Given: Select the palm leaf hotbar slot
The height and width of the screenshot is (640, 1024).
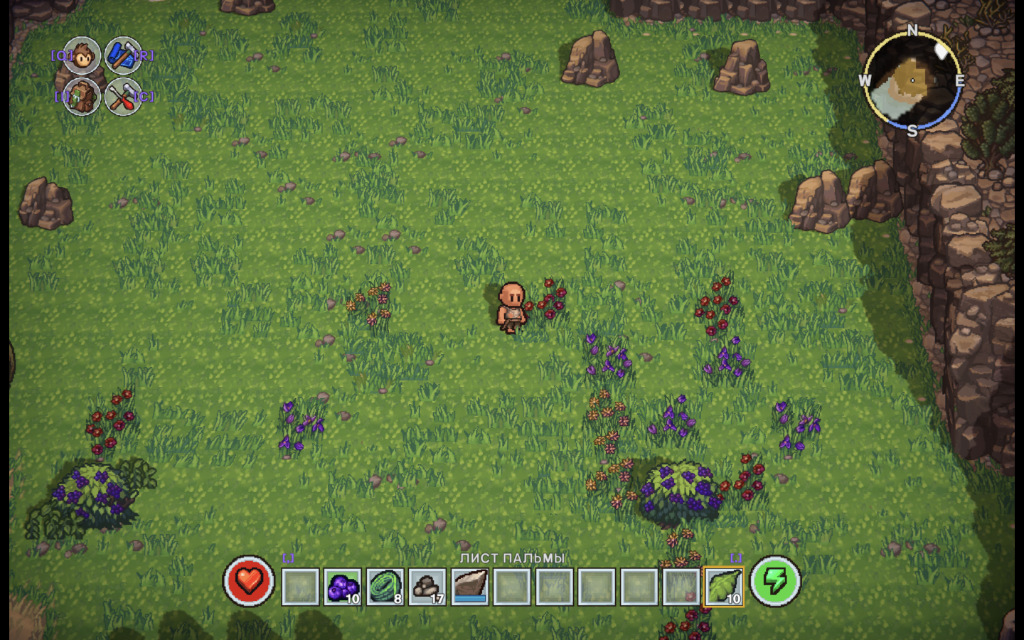Looking at the screenshot, I should click(x=723, y=586).
